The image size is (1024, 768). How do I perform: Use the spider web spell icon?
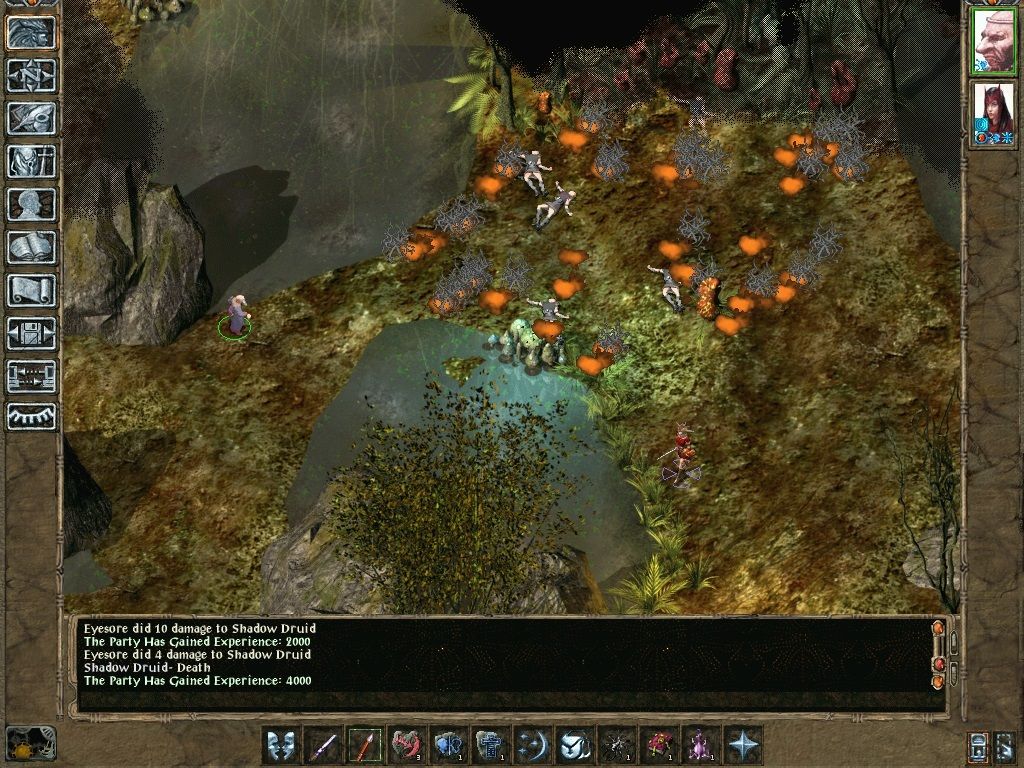[x=617, y=745]
